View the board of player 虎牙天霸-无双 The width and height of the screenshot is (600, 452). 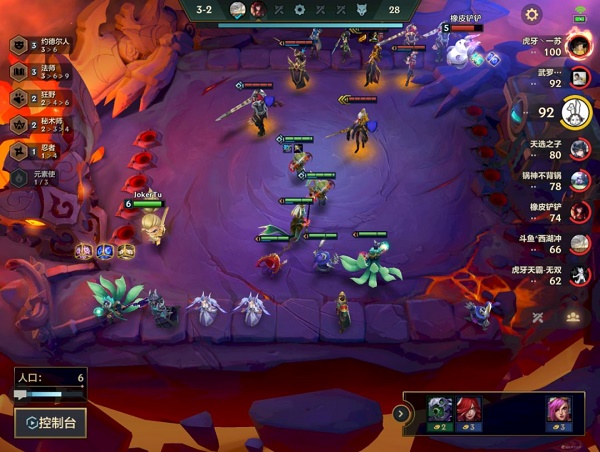coord(579,275)
